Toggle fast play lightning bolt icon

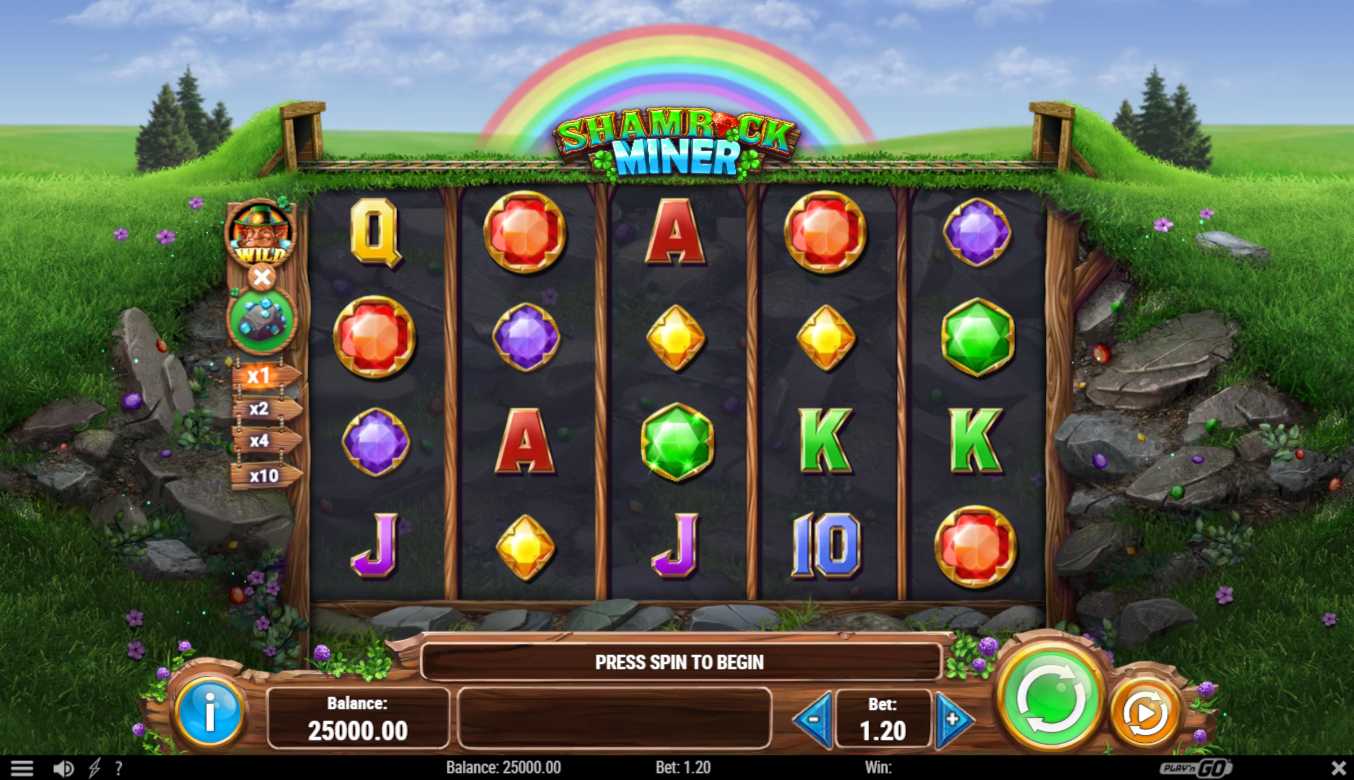pos(94,768)
